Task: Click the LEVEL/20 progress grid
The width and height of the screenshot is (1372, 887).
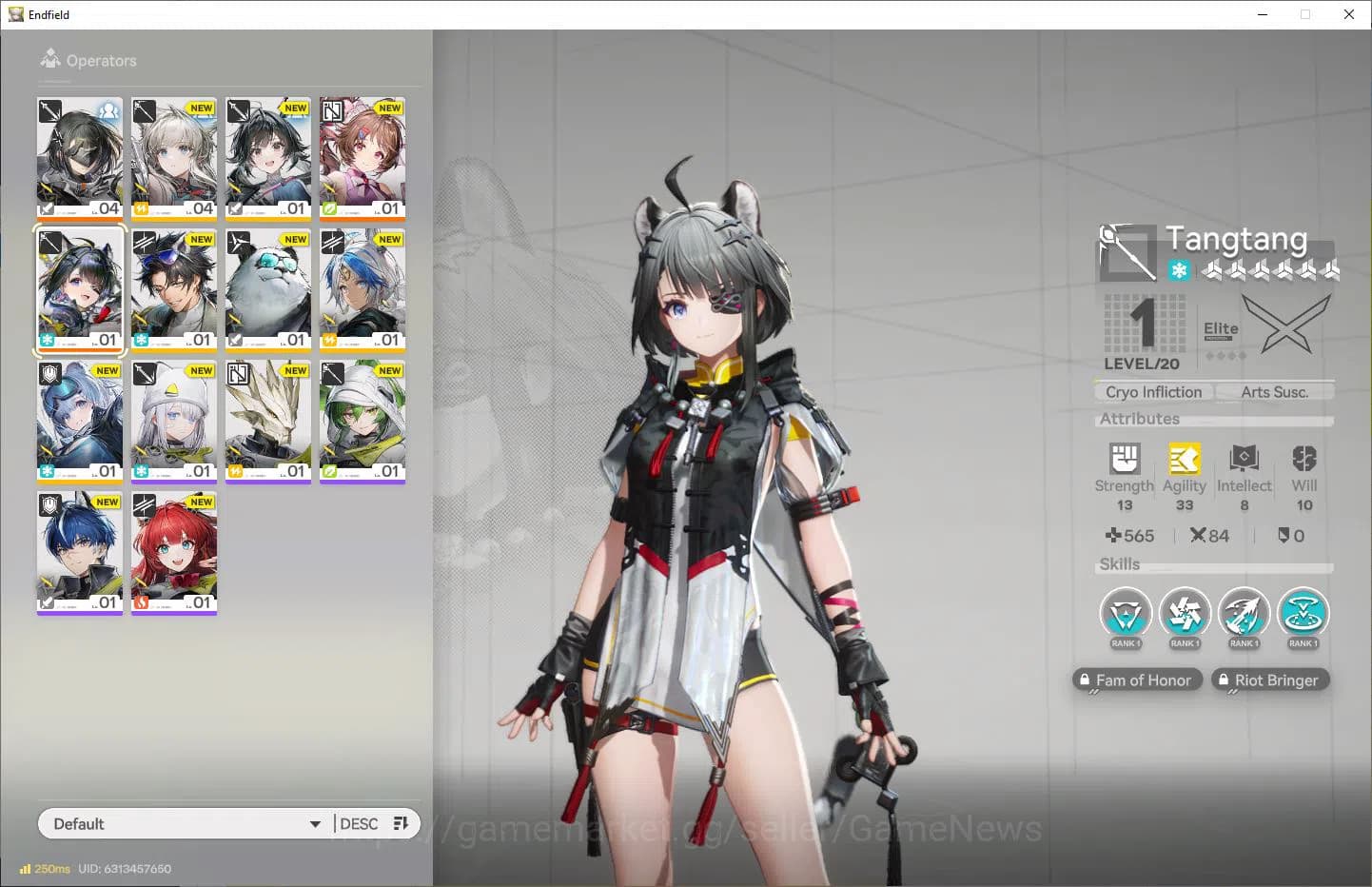Action: [x=1143, y=325]
